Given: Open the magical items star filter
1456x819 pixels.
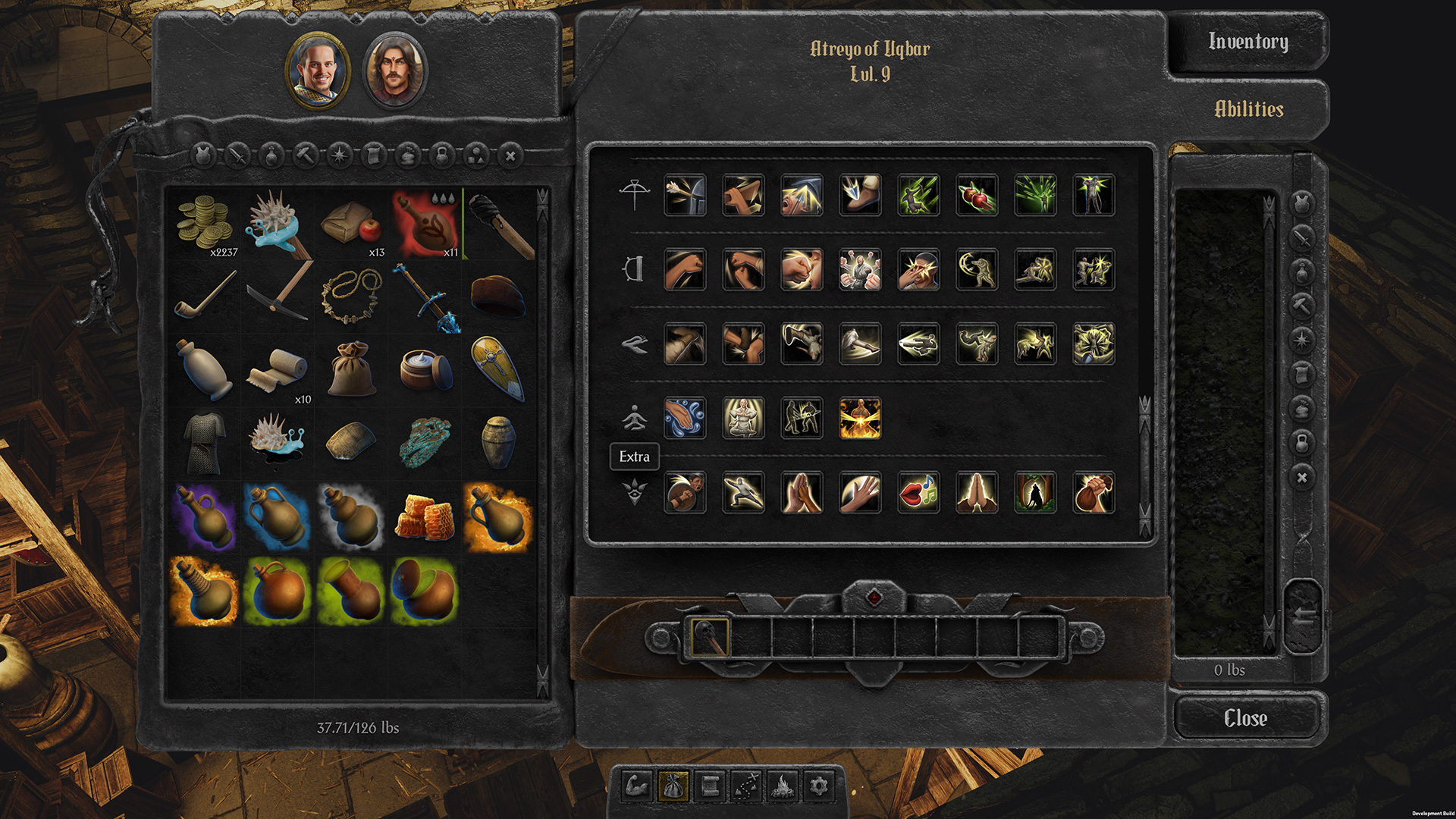Looking at the screenshot, I should coord(339,155).
